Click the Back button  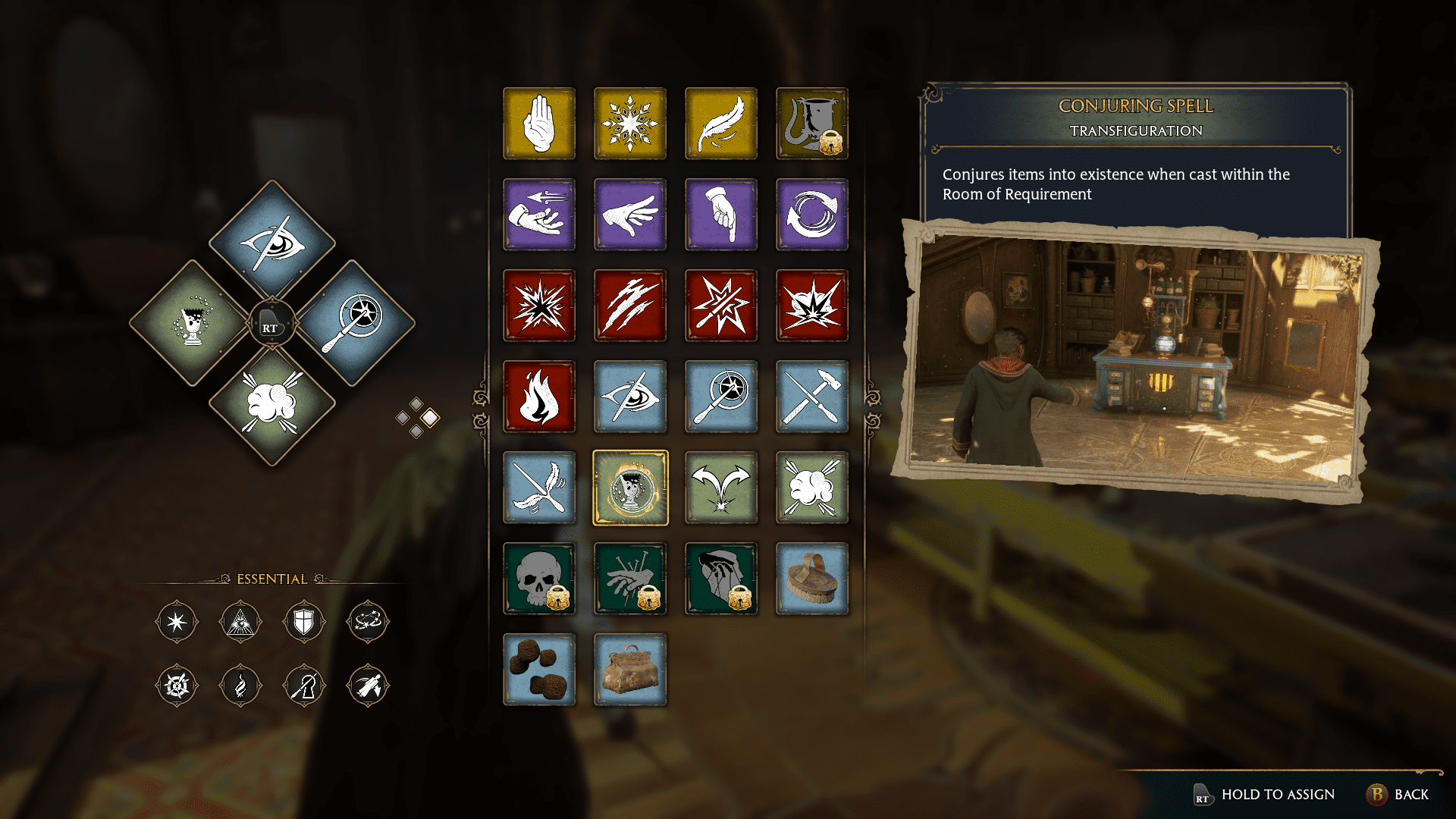point(1407,795)
